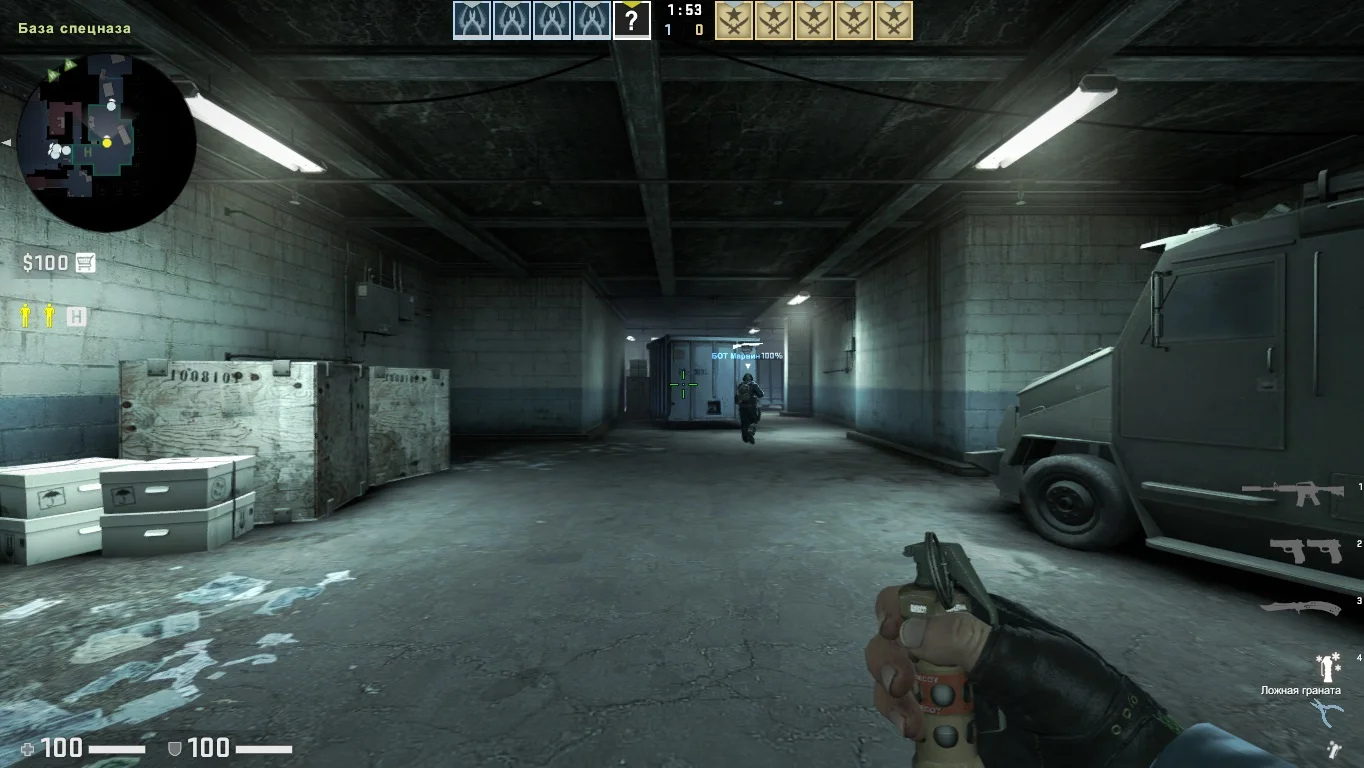
Task: Select the decoy grenade icon
Action: coord(1328,665)
